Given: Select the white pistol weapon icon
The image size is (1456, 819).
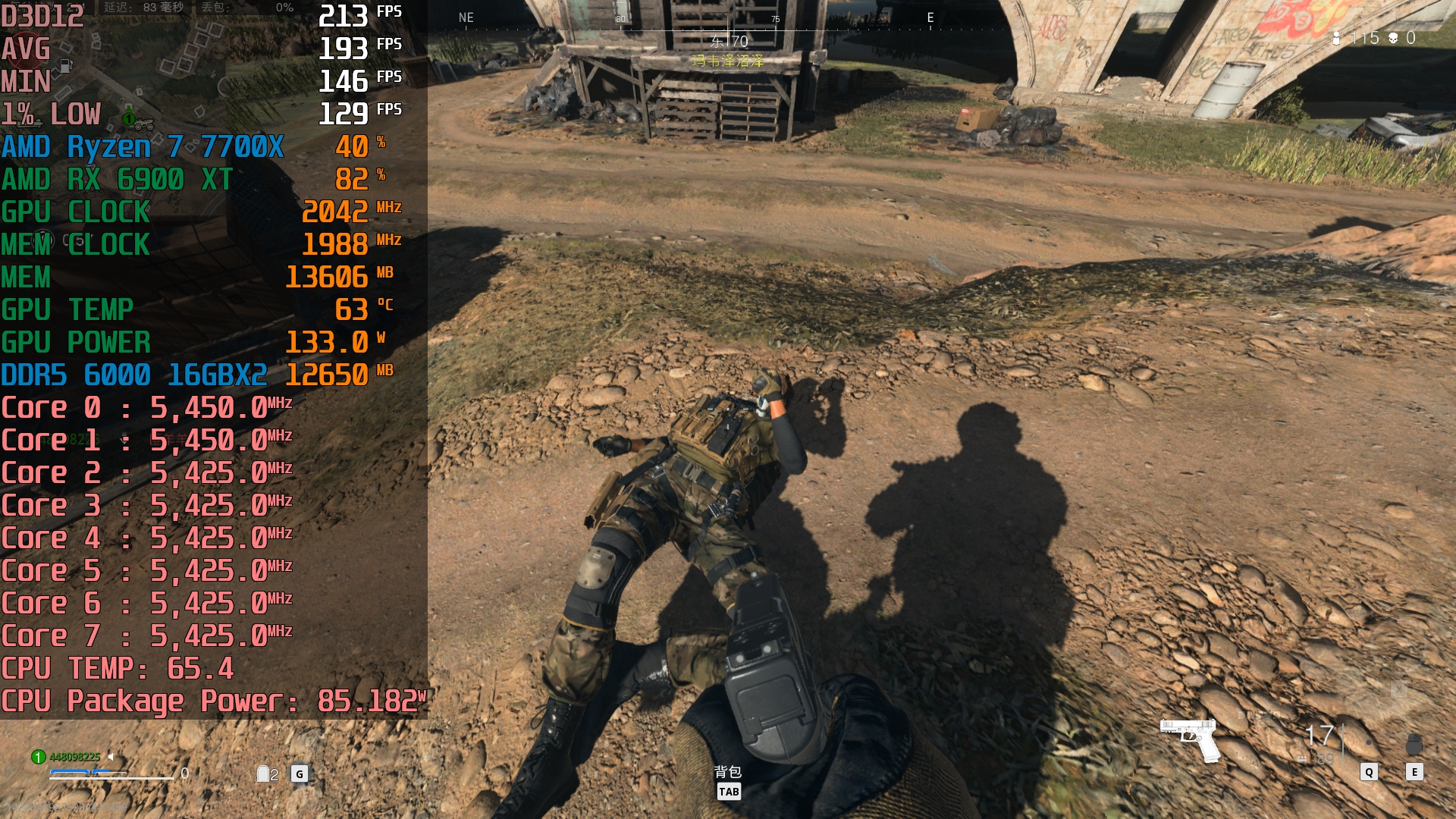Looking at the screenshot, I should [1190, 738].
